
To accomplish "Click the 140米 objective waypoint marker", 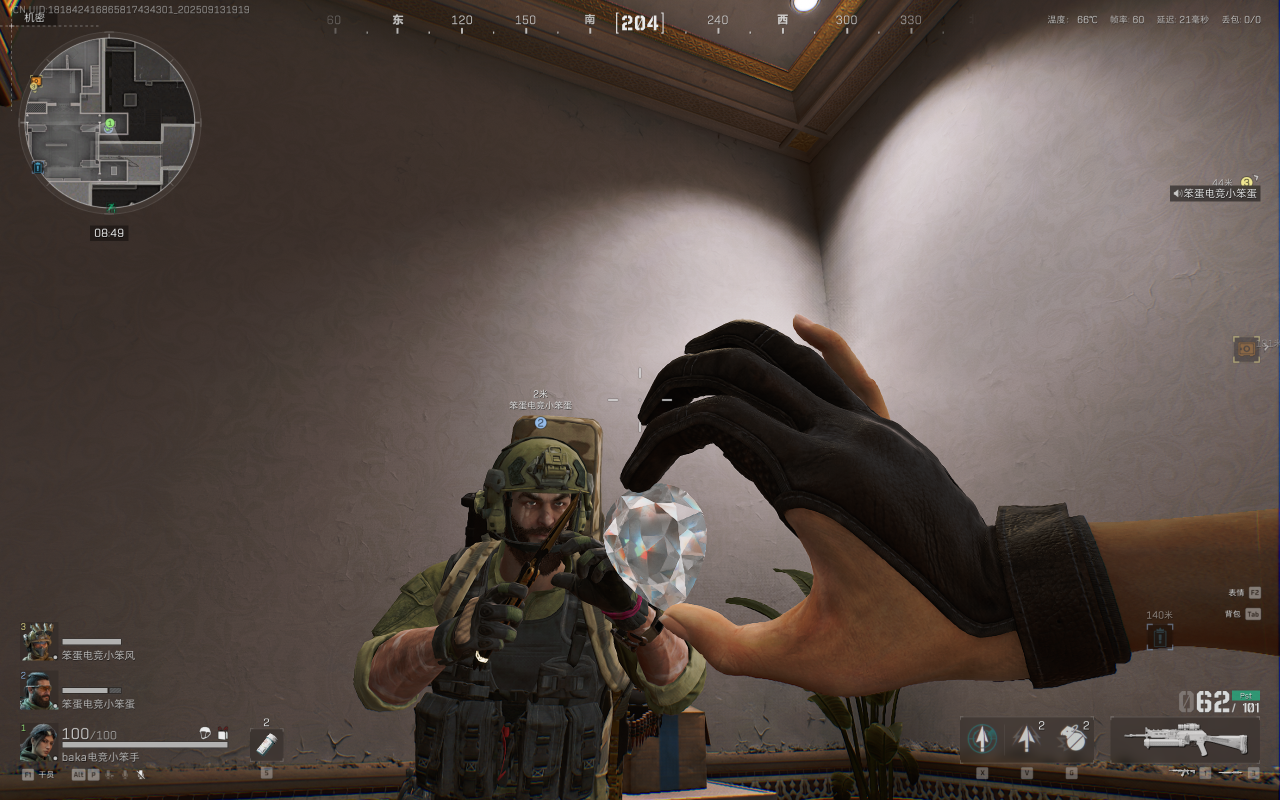I will [1160, 636].
